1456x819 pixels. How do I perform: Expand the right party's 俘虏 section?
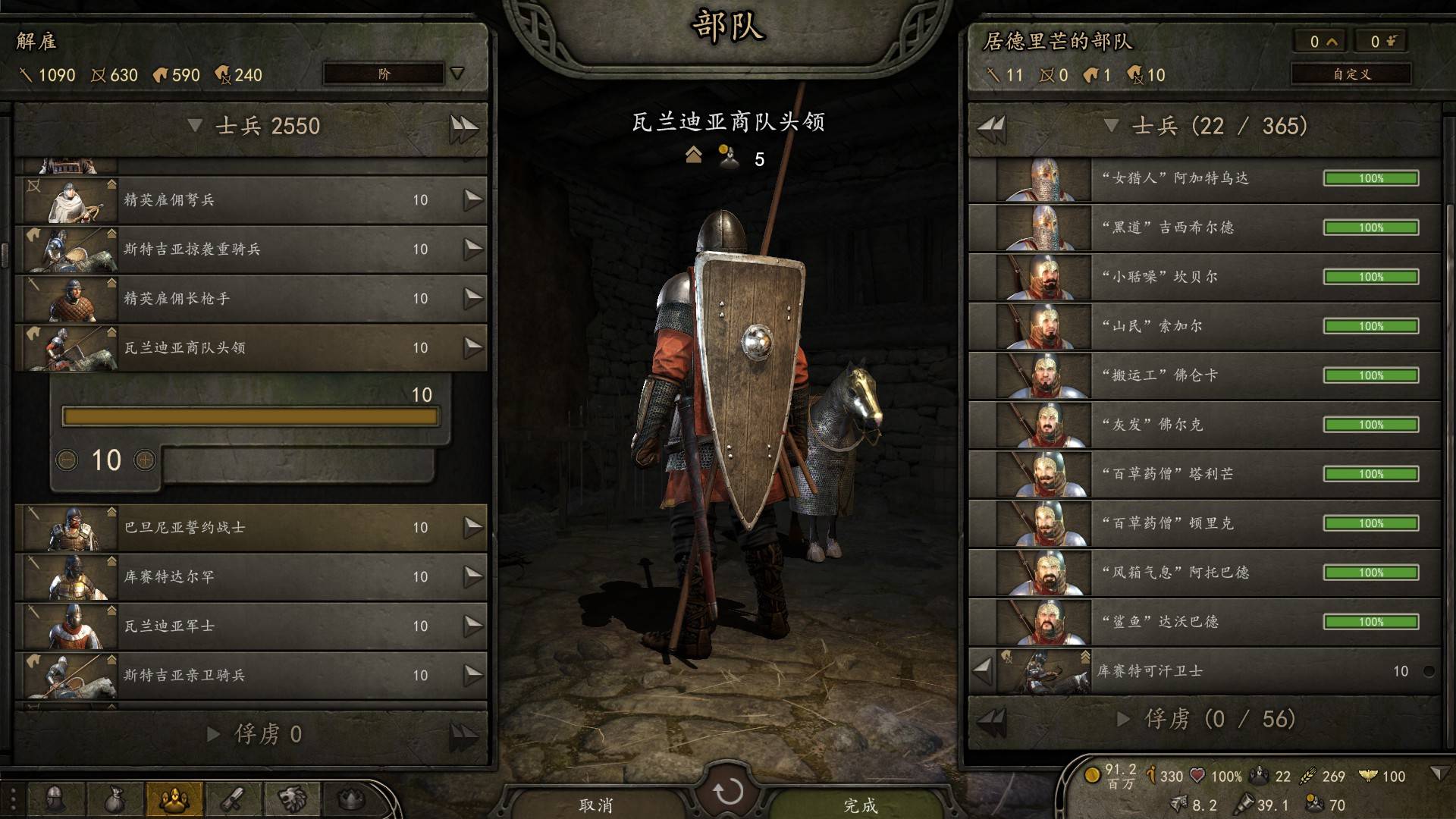point(1124,719)
